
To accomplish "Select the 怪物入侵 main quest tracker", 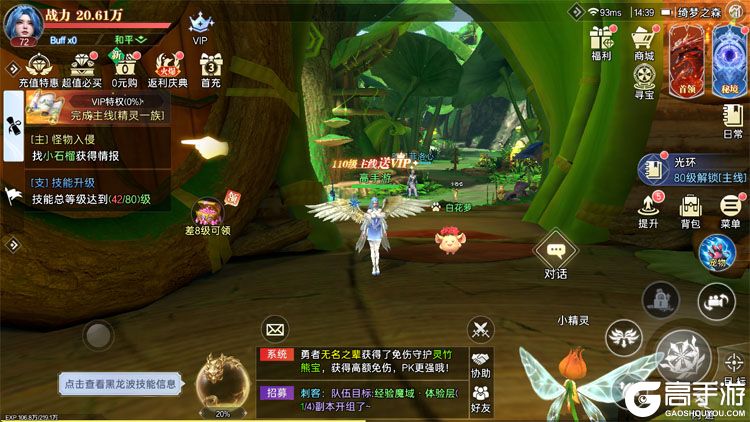I will 90,148.
